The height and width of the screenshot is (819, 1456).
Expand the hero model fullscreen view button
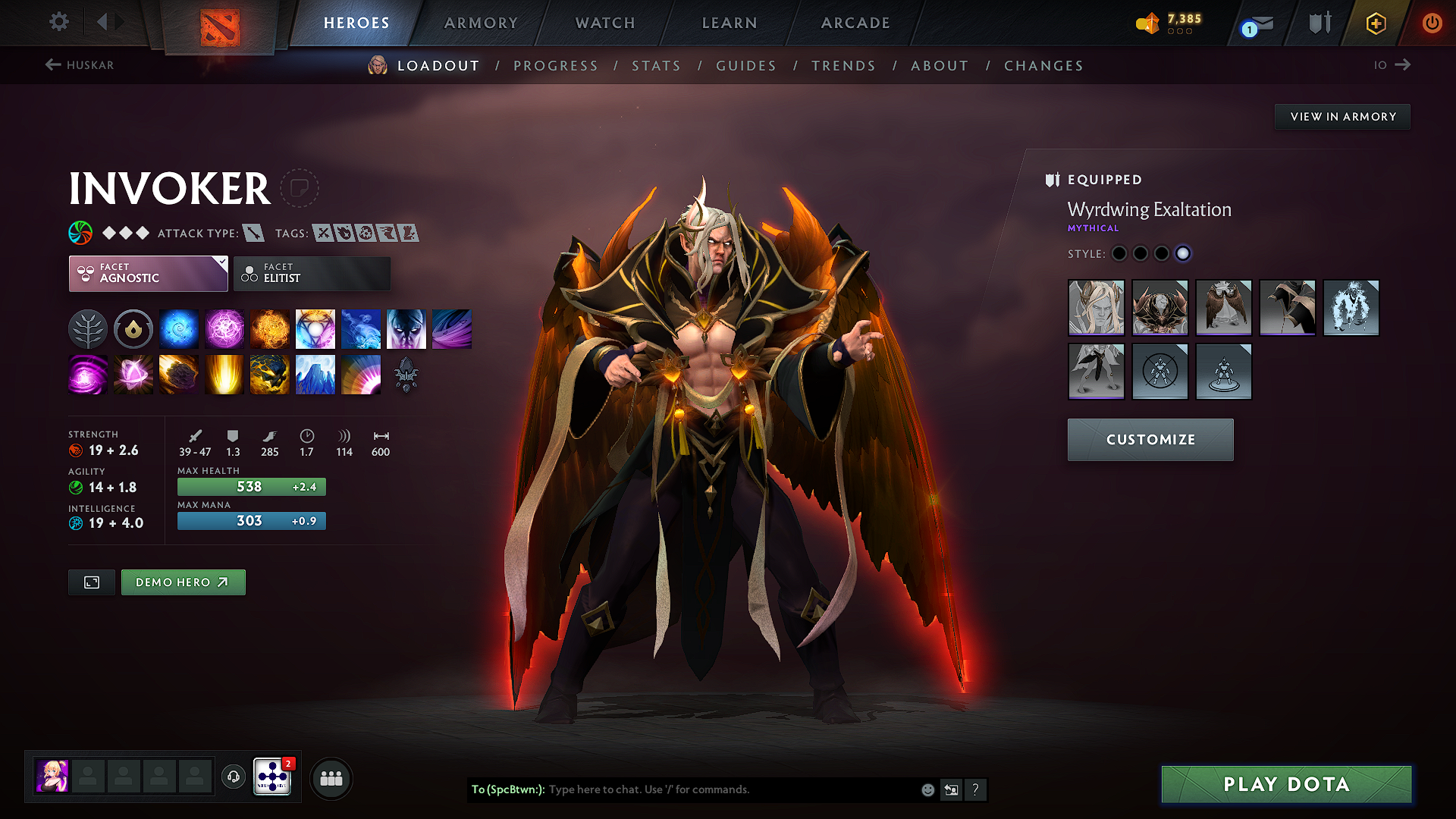coord(91,582)
